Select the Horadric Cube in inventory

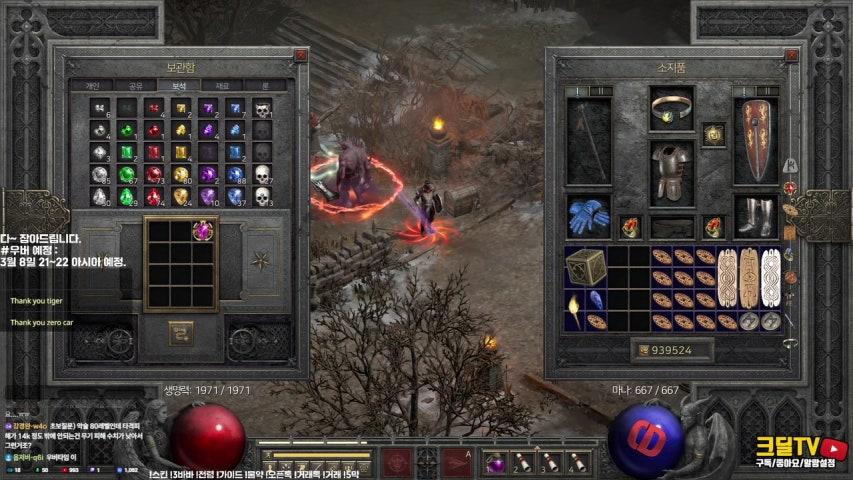click(x=585, y=265)
